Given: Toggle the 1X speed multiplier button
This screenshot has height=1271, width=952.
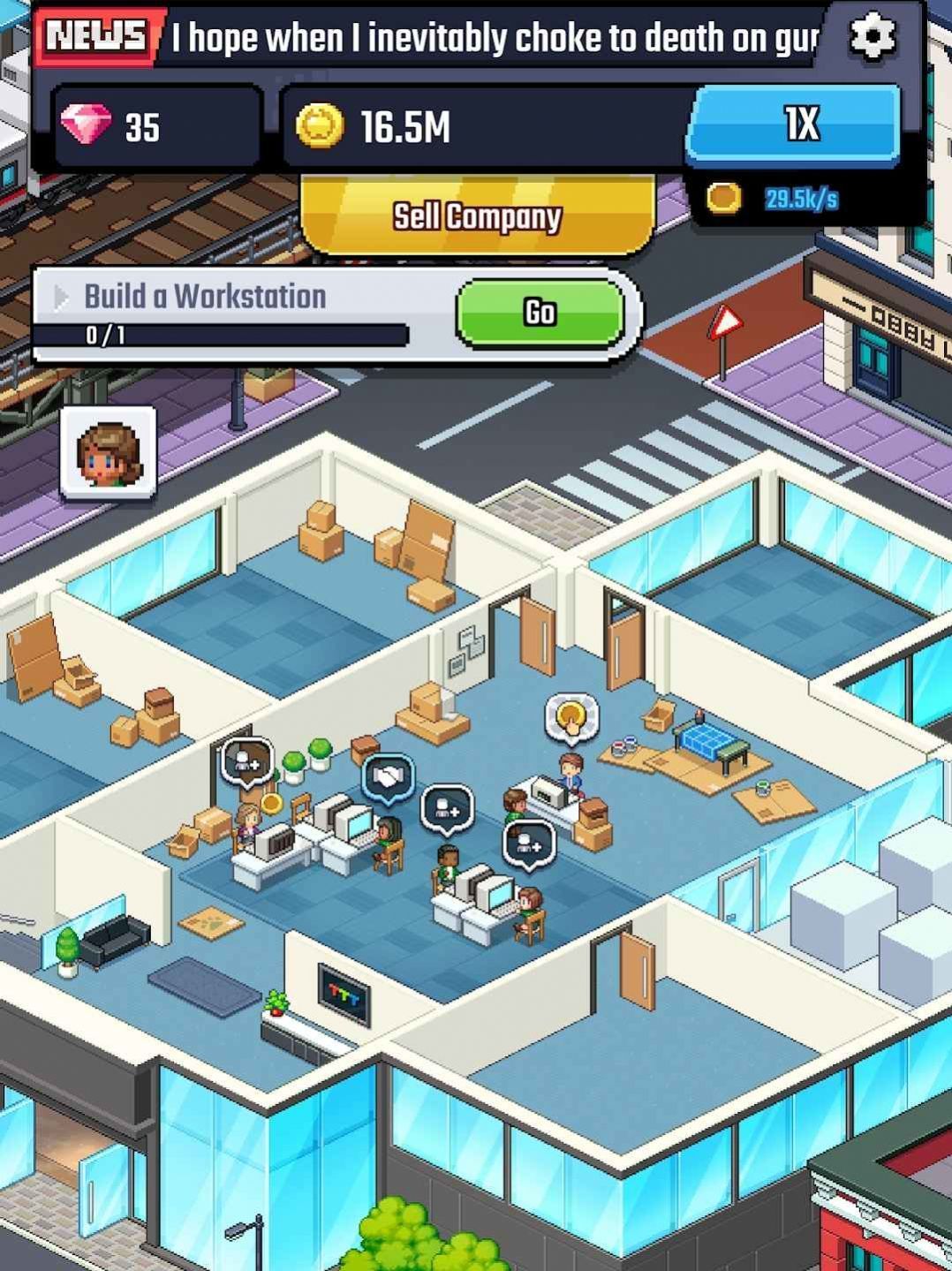Looking at the screenshot, I should click(x=795, y=125).
